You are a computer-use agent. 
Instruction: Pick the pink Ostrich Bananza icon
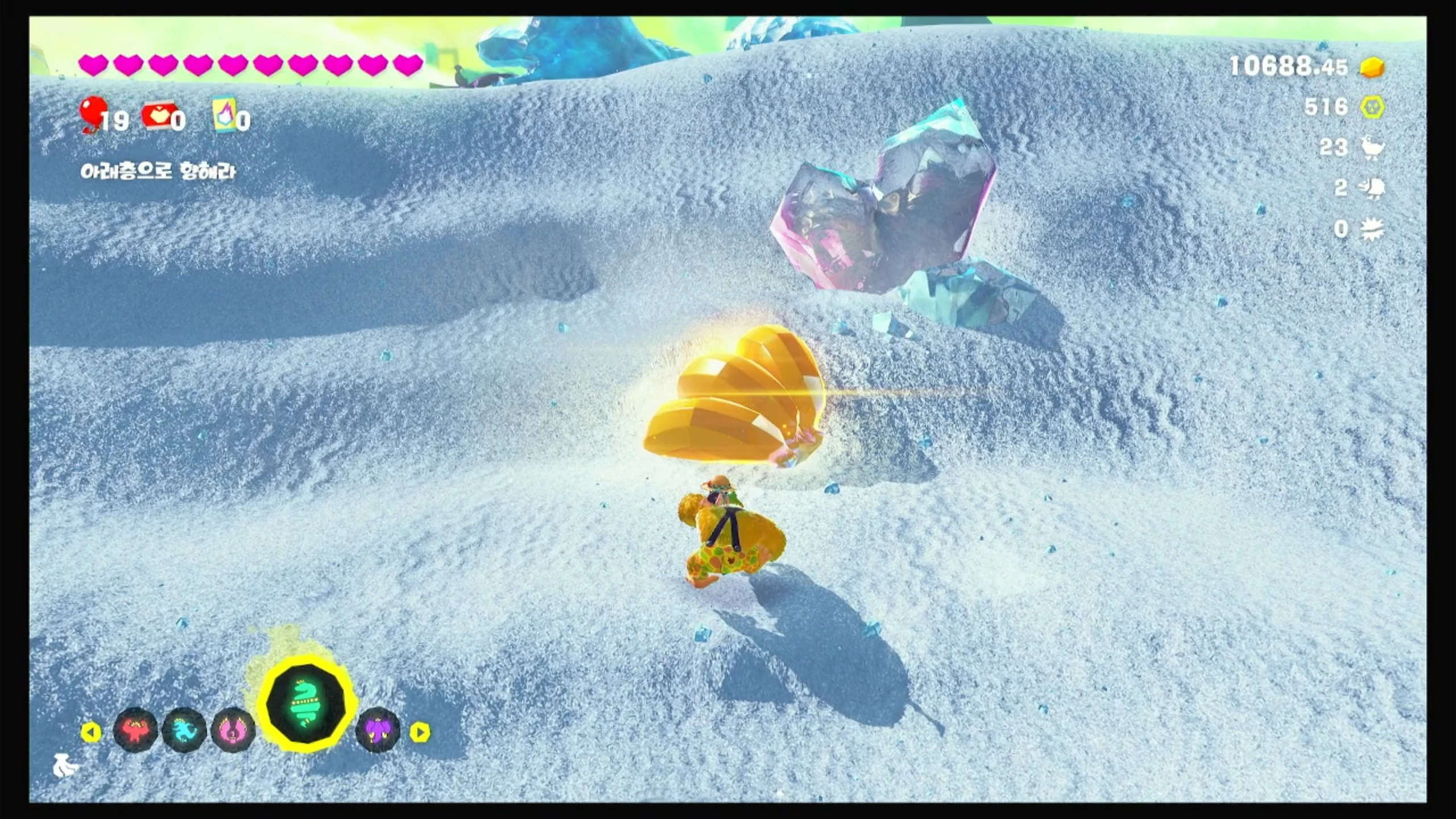point(233,730)
